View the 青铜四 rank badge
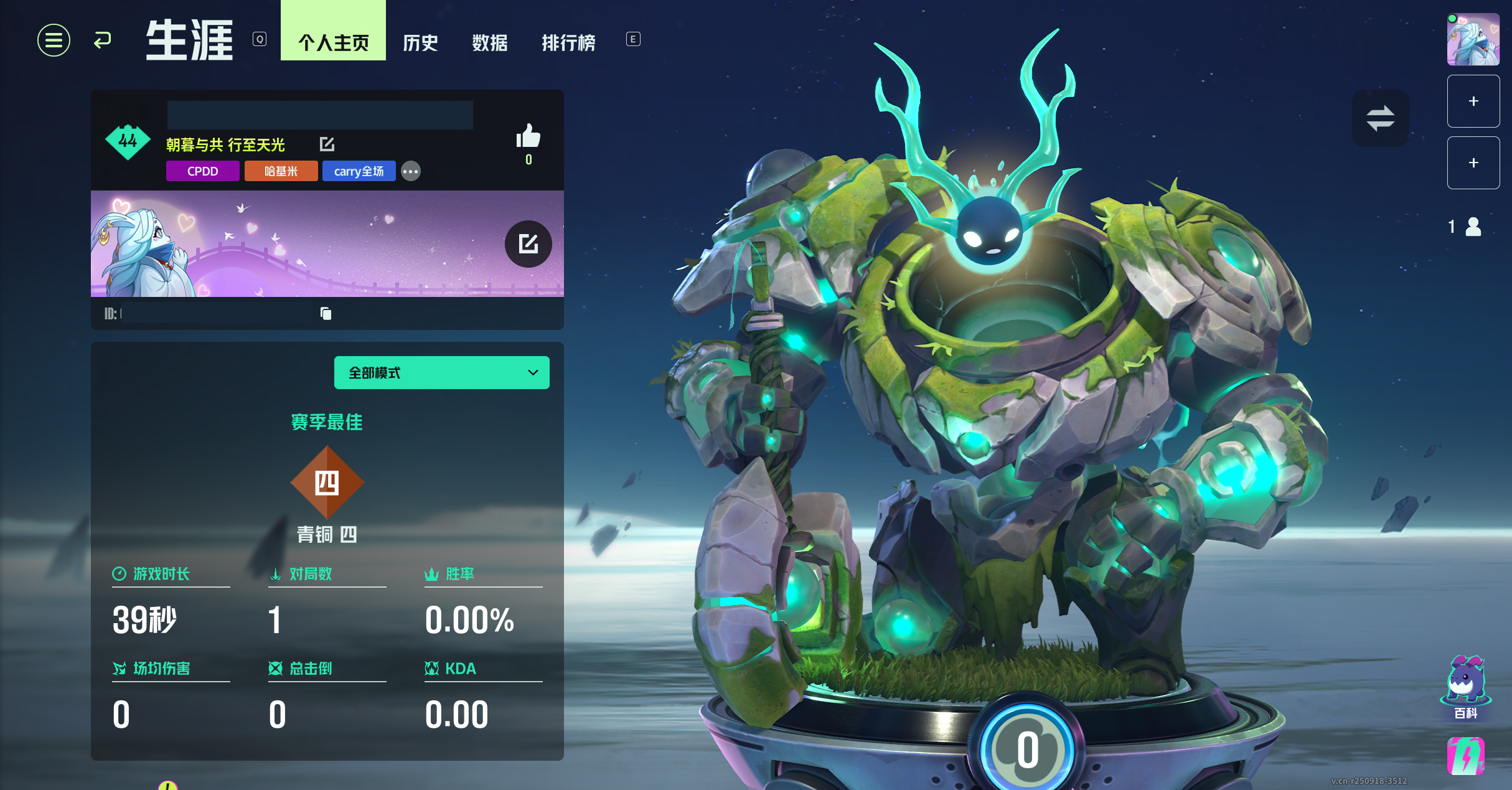Image resolution: width=1512 pixels, height=790 pixels. pos(327,482)
